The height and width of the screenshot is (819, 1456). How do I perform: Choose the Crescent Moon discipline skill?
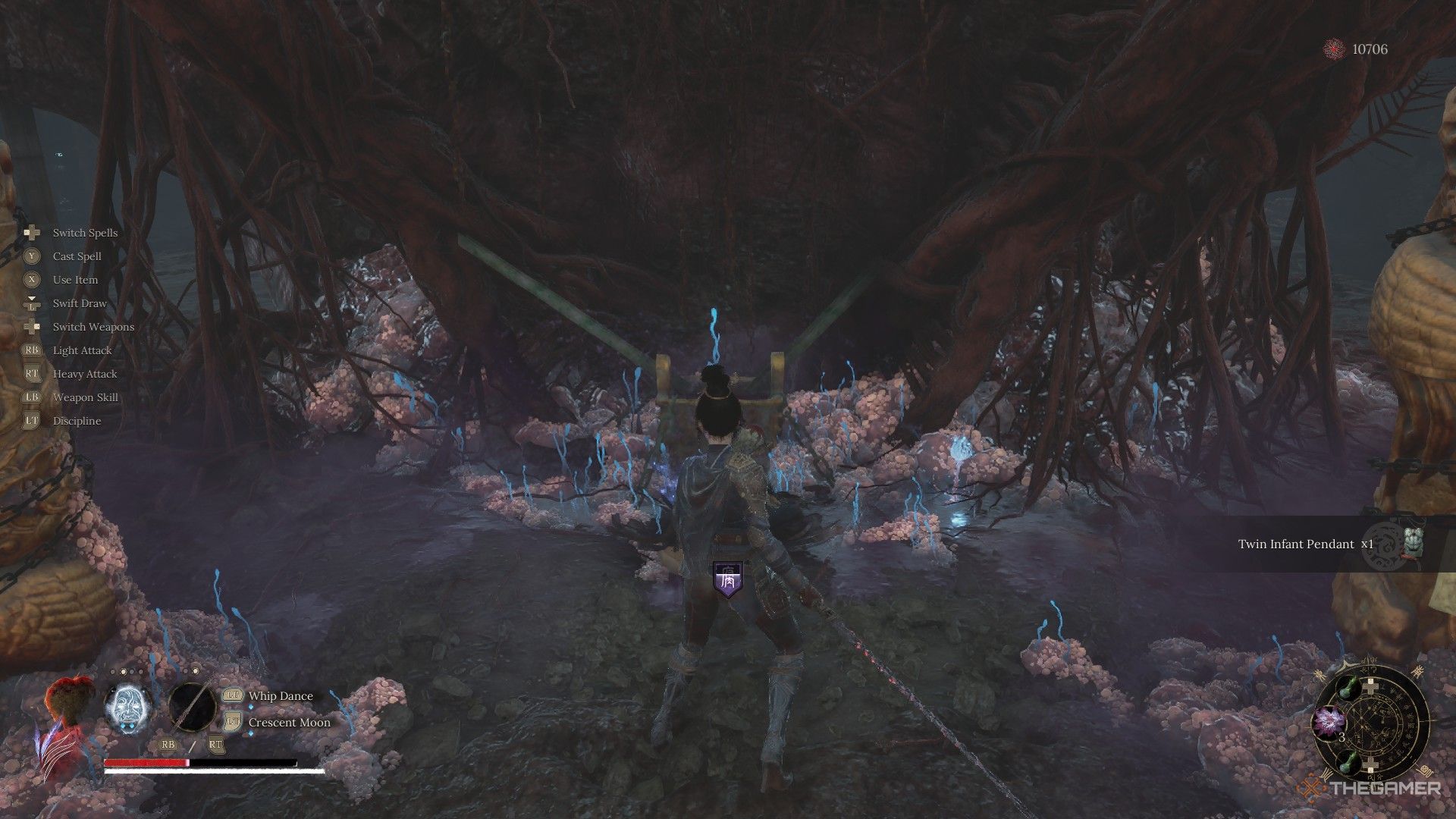pos(289,723)
